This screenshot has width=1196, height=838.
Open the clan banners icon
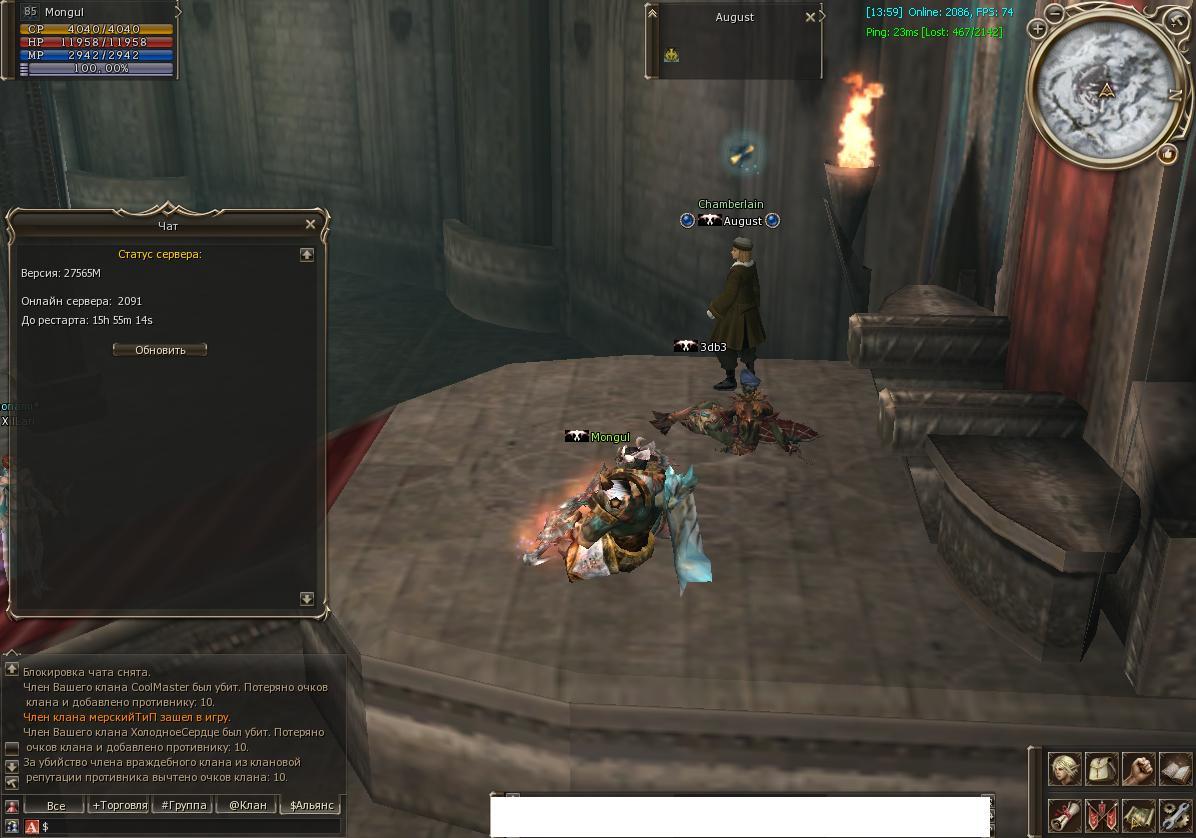click(x=1101, y=815)
